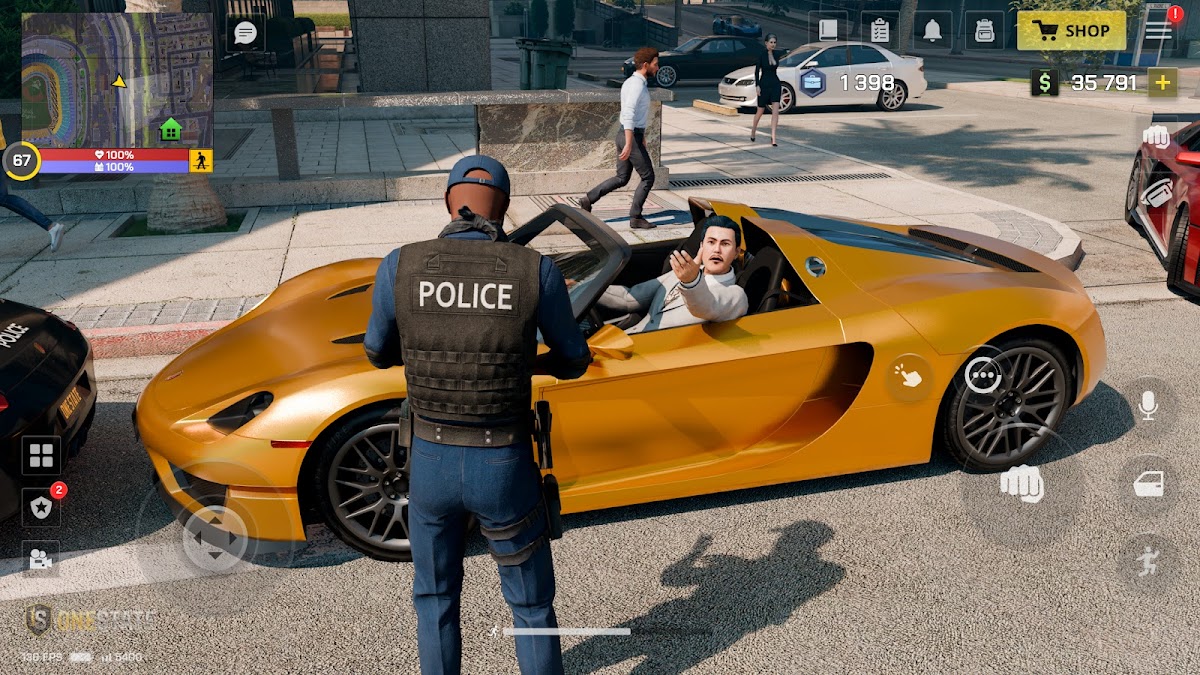Open the hamburger main menu
The image size is (1200, 675).
[1159, 30]
